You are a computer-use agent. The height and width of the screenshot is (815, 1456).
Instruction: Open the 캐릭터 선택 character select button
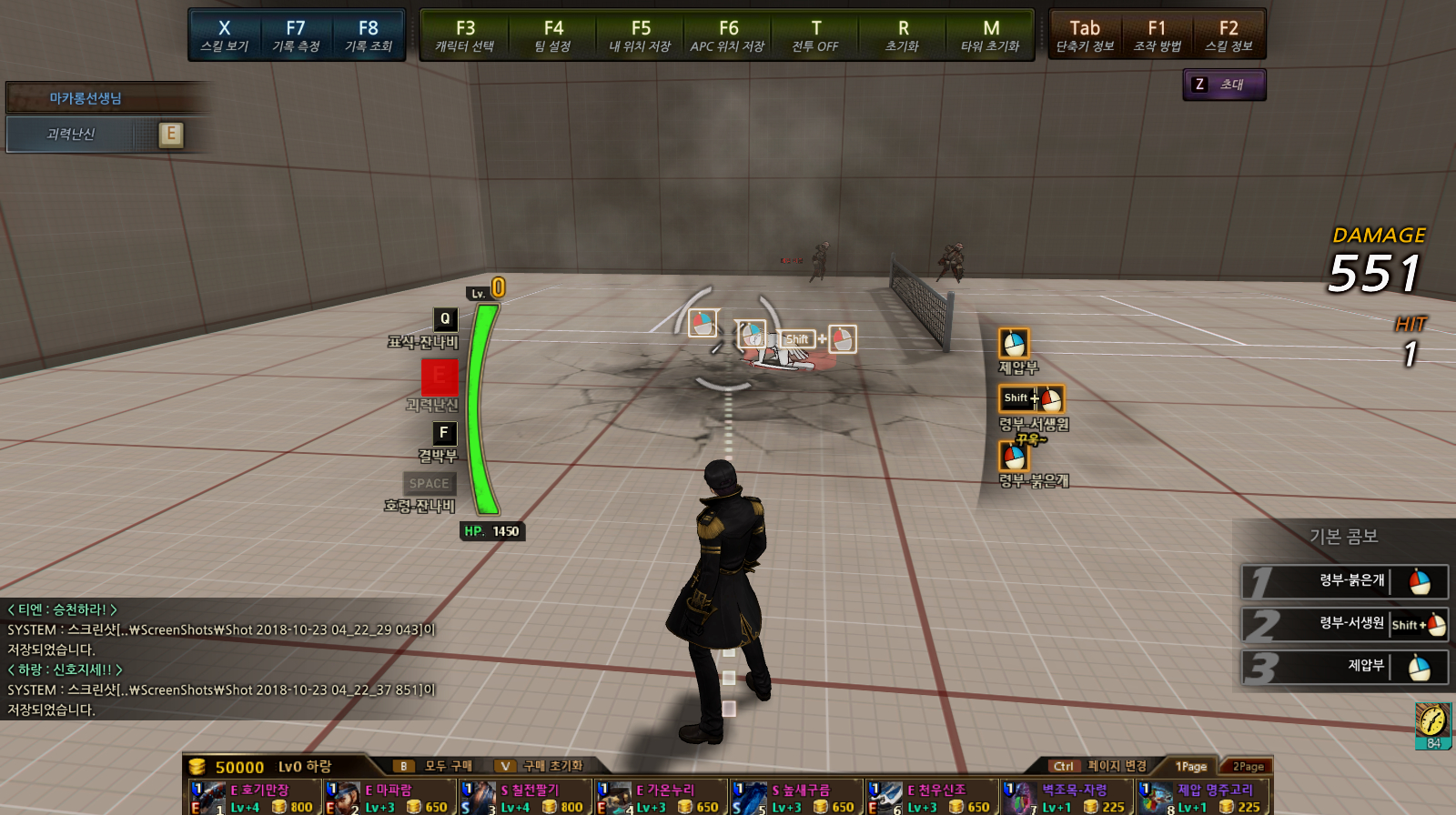(x=465, y=35)
